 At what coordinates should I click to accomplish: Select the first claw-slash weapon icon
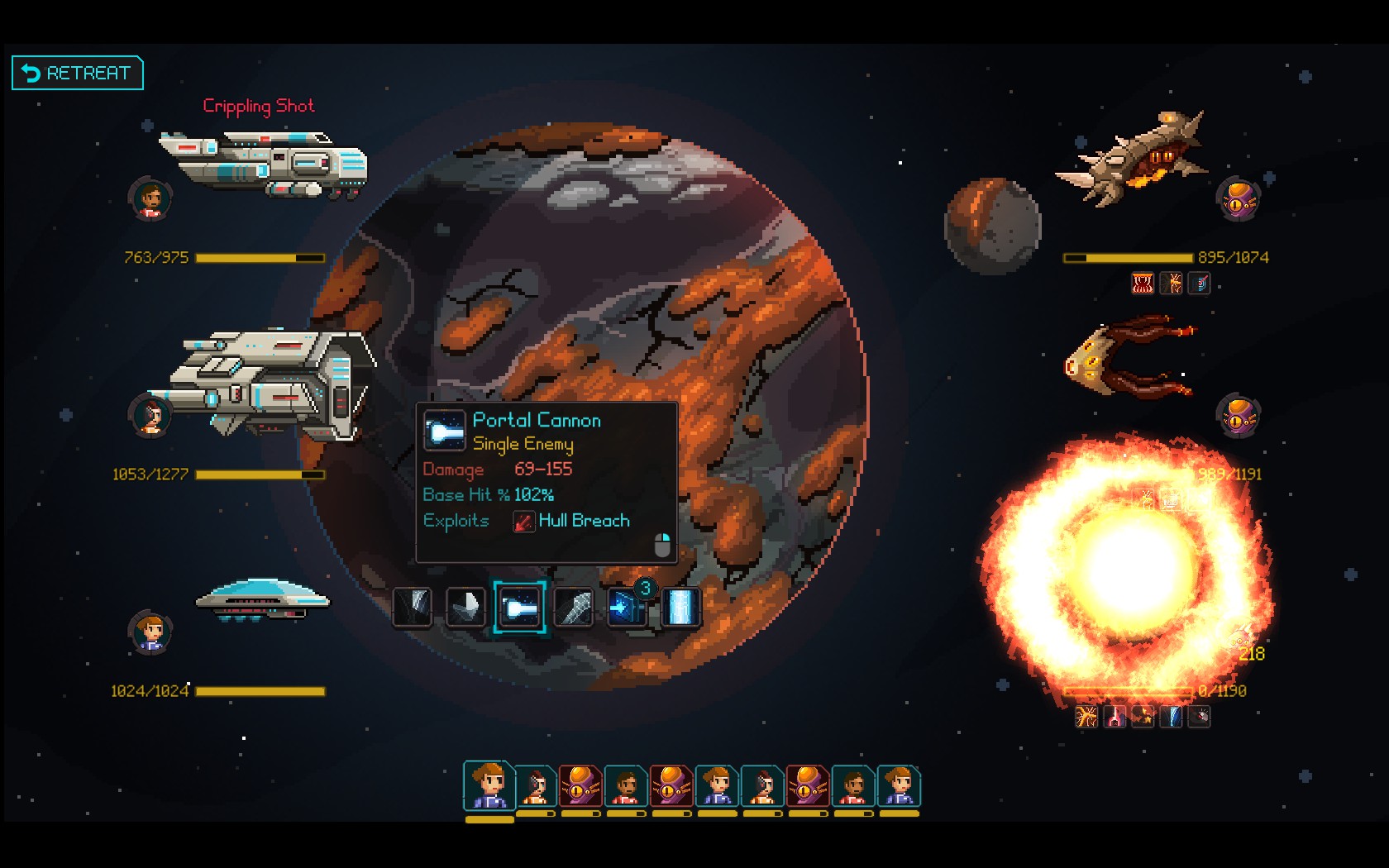(412, 606)
